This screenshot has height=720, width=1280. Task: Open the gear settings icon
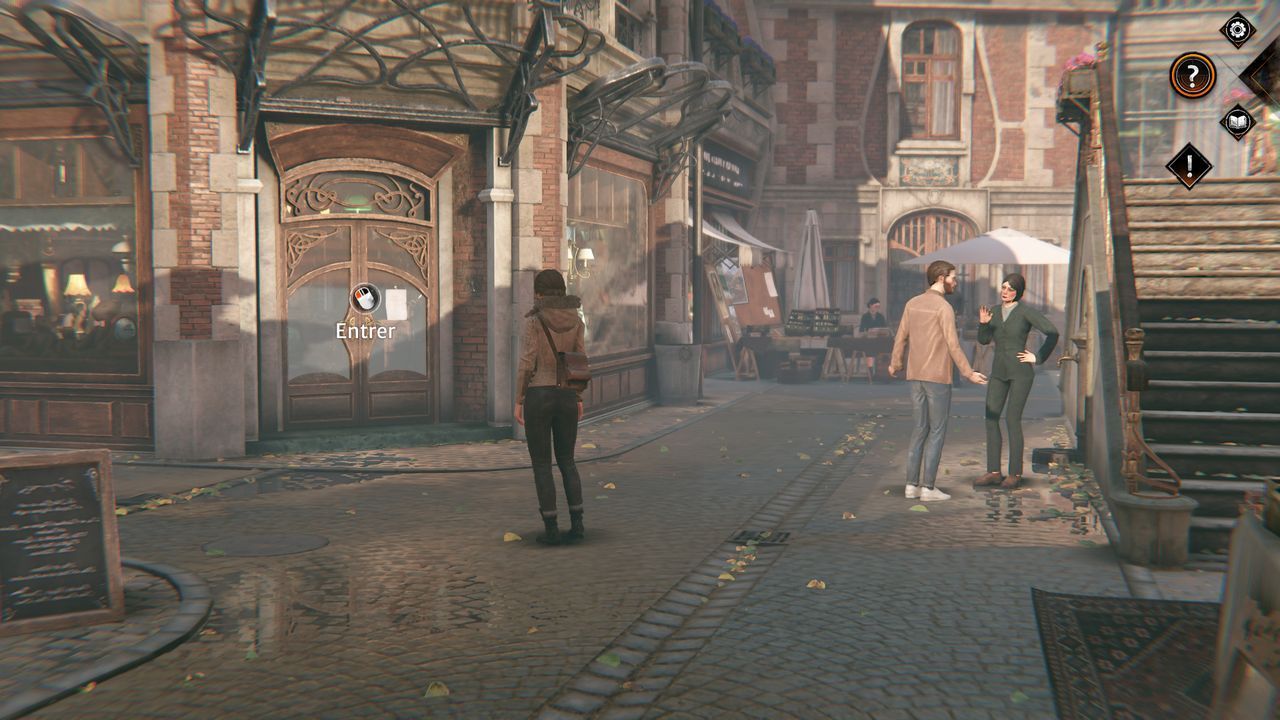(1238, 28)
